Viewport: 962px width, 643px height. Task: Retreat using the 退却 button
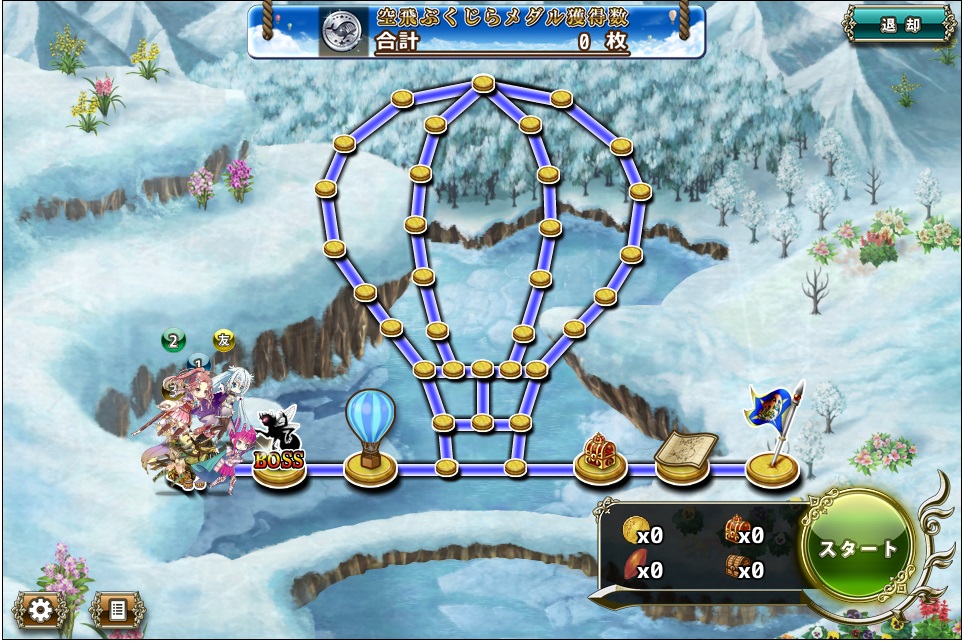(899, 24)
